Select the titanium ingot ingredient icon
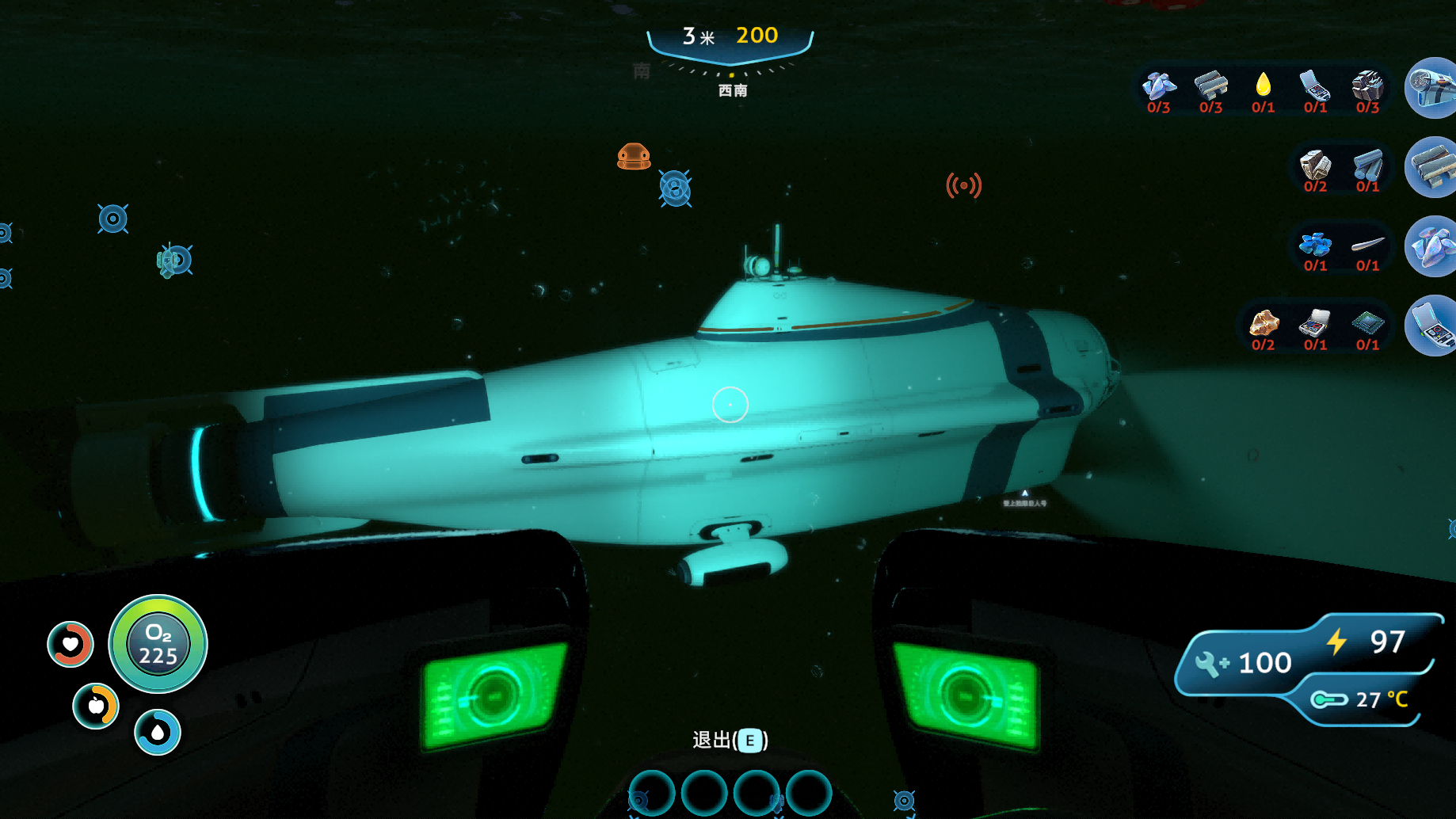The height and width of the screenshot is (819, 1456). (1367, 165)
